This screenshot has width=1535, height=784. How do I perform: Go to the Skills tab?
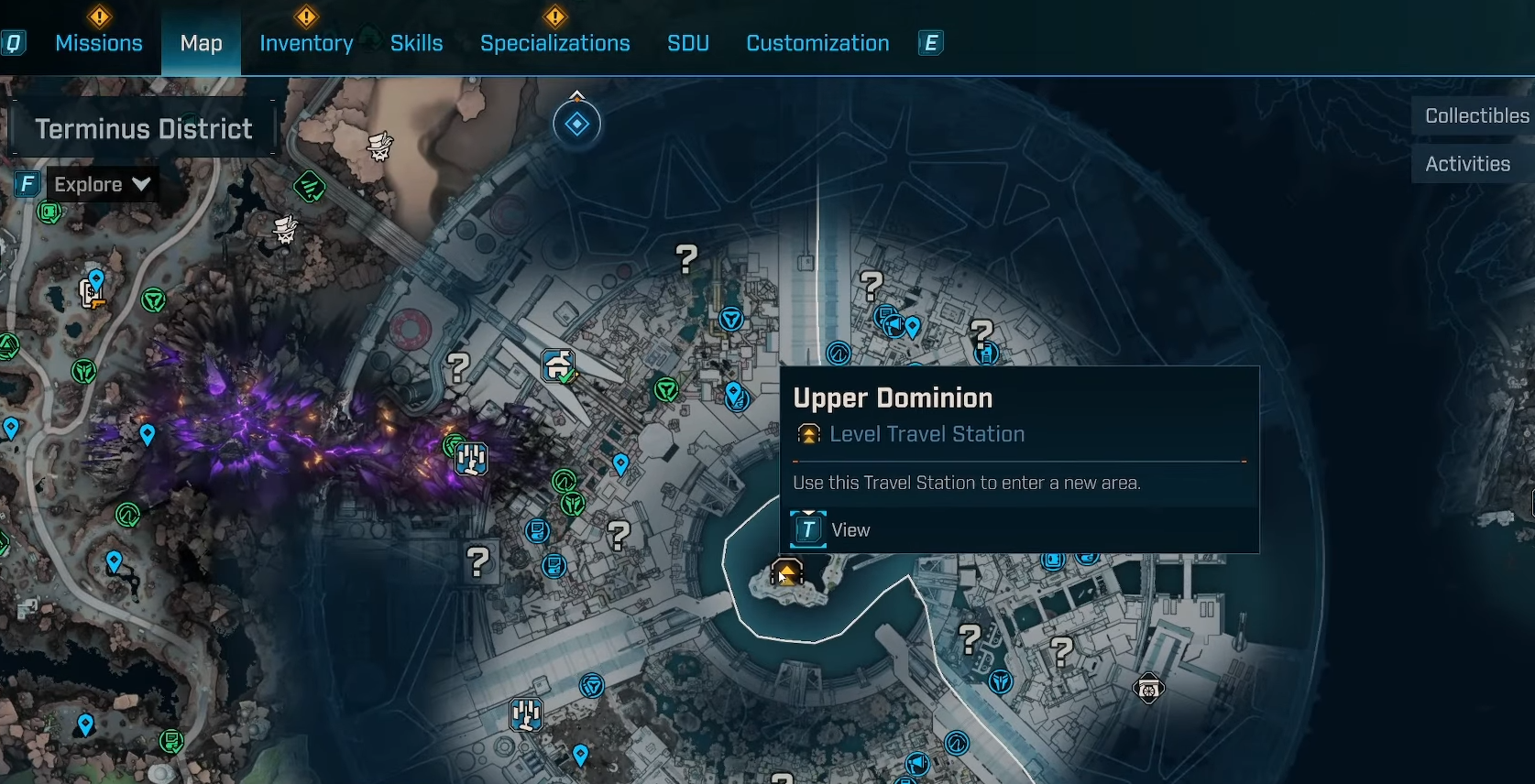[x=416, y=43]
